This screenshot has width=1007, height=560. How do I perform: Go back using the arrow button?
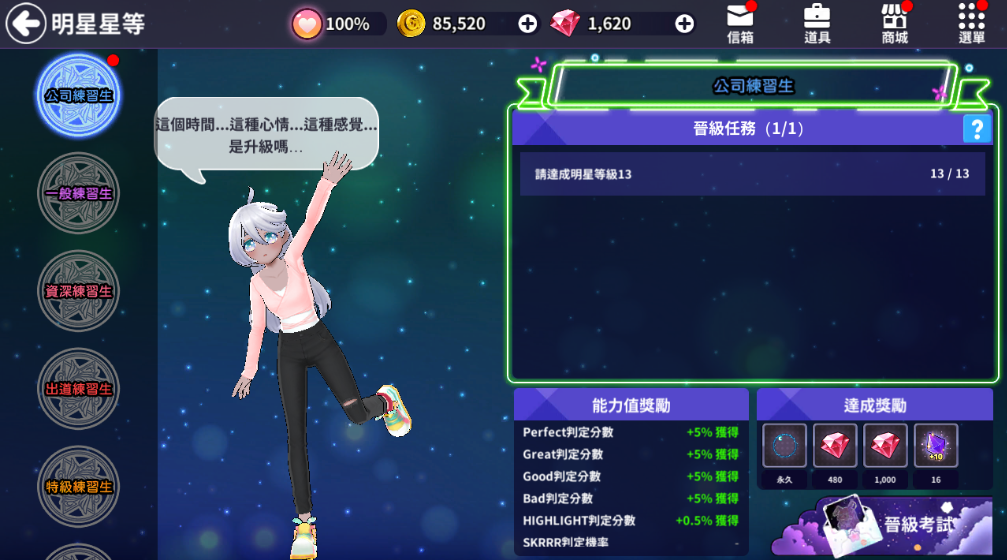[x=26, y=23]
